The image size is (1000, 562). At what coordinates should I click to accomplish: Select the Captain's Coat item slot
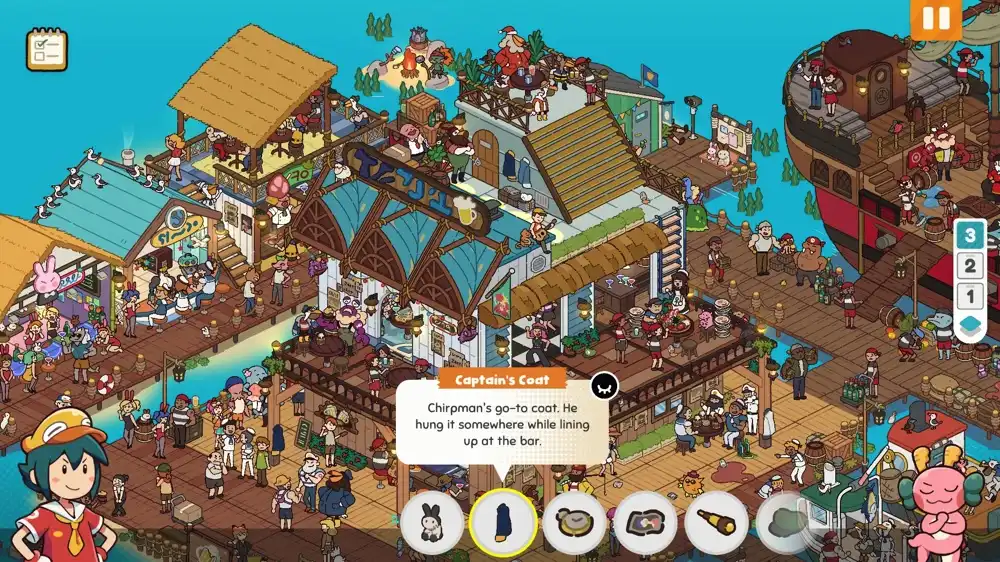503,523
